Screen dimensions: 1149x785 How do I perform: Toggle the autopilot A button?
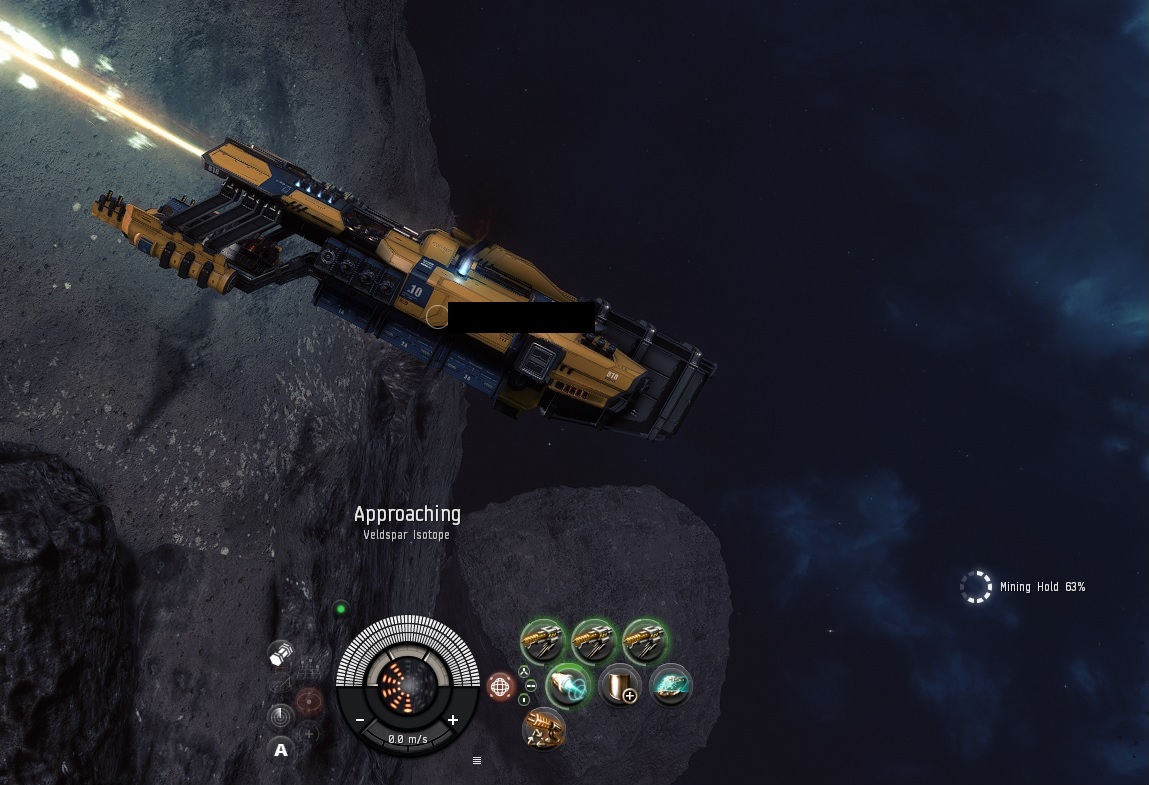coord(281,750)
